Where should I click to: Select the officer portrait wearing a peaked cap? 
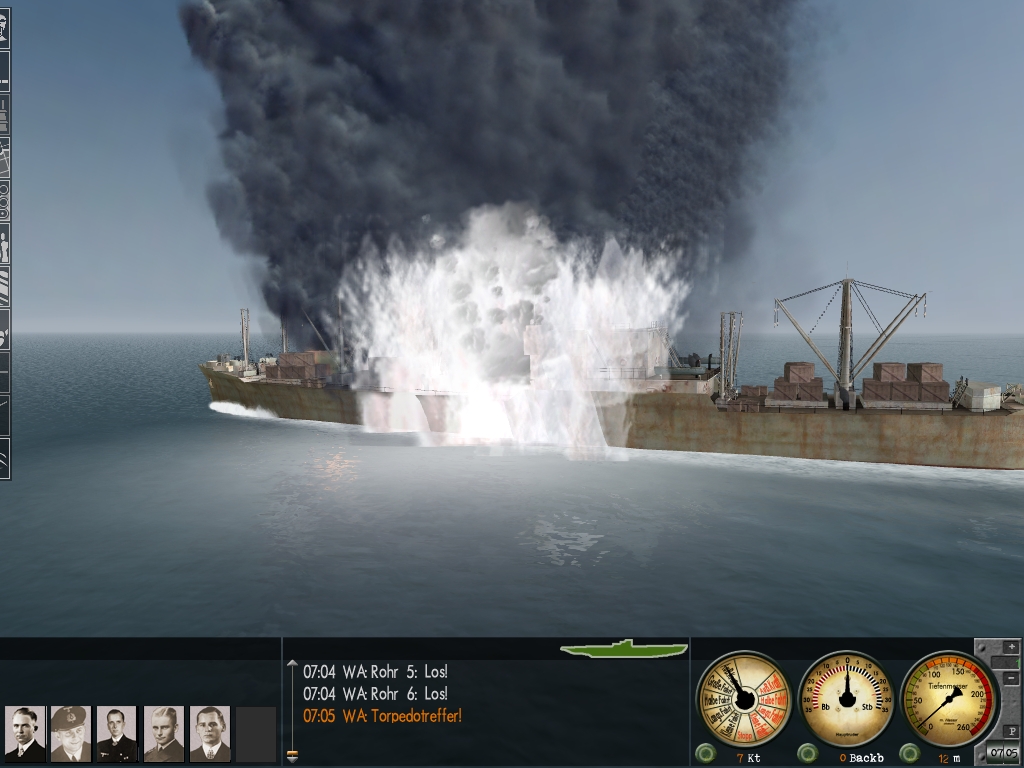(x=71, y=734)
